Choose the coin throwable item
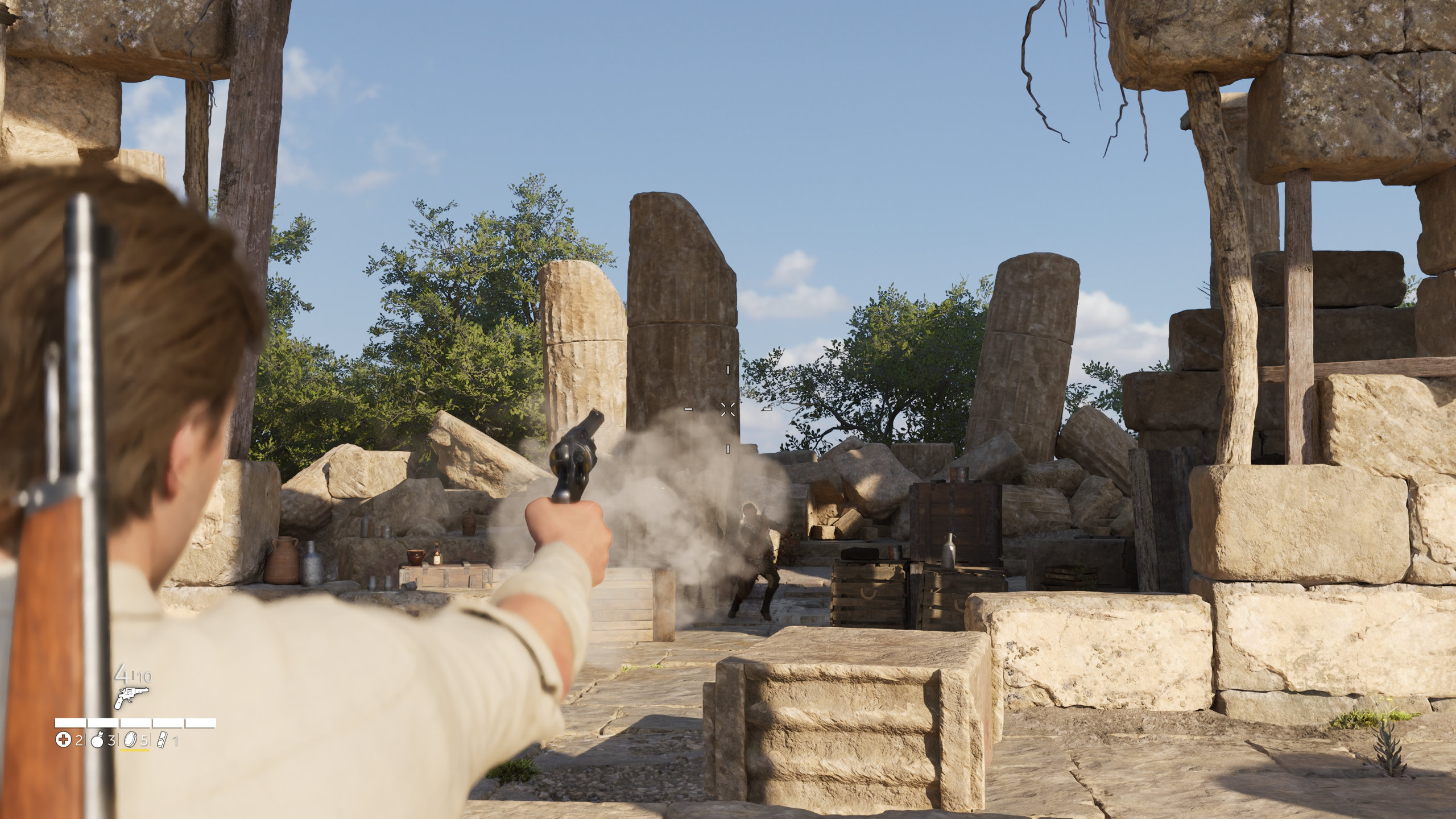Viewport: 1456px width, 819px height. click(x=131, y=740)
